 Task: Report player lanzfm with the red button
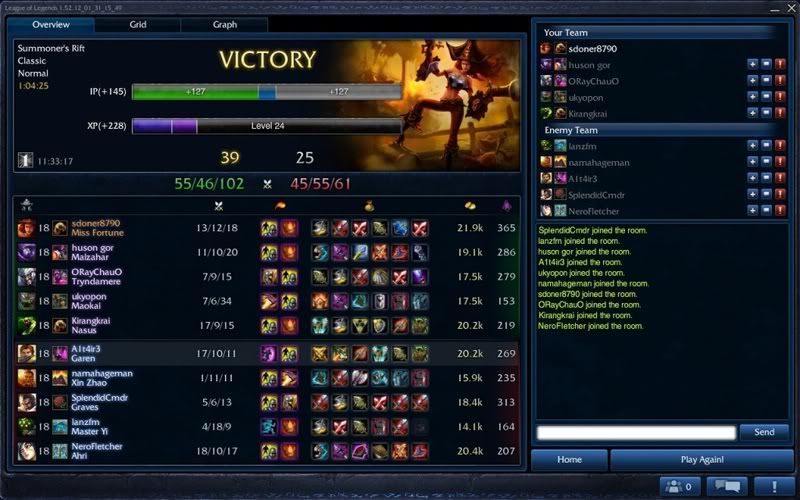coord(780,145)
